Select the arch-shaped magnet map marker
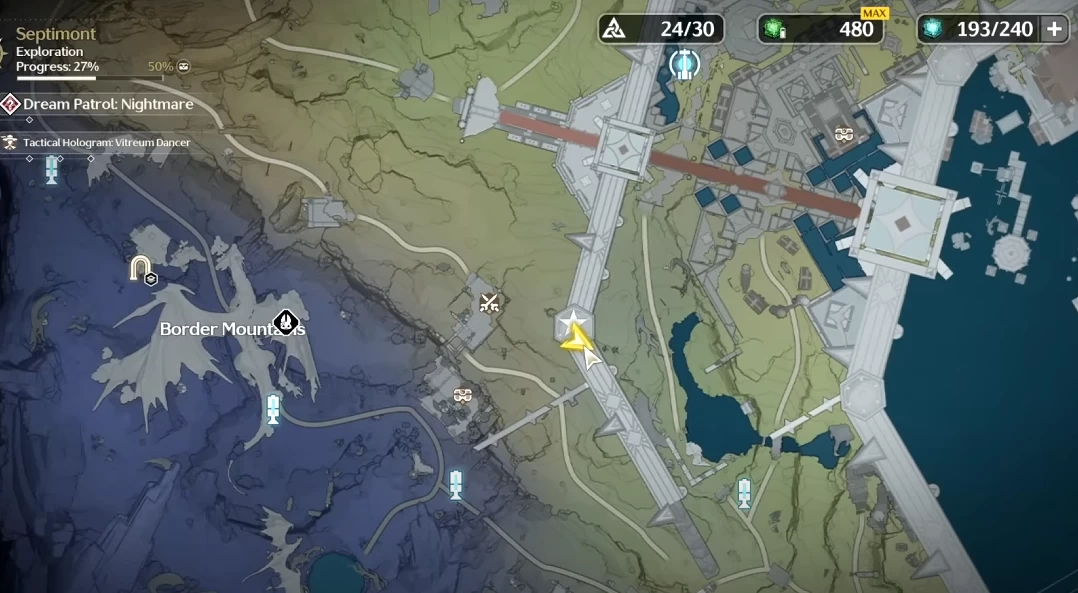 (139, 268)
